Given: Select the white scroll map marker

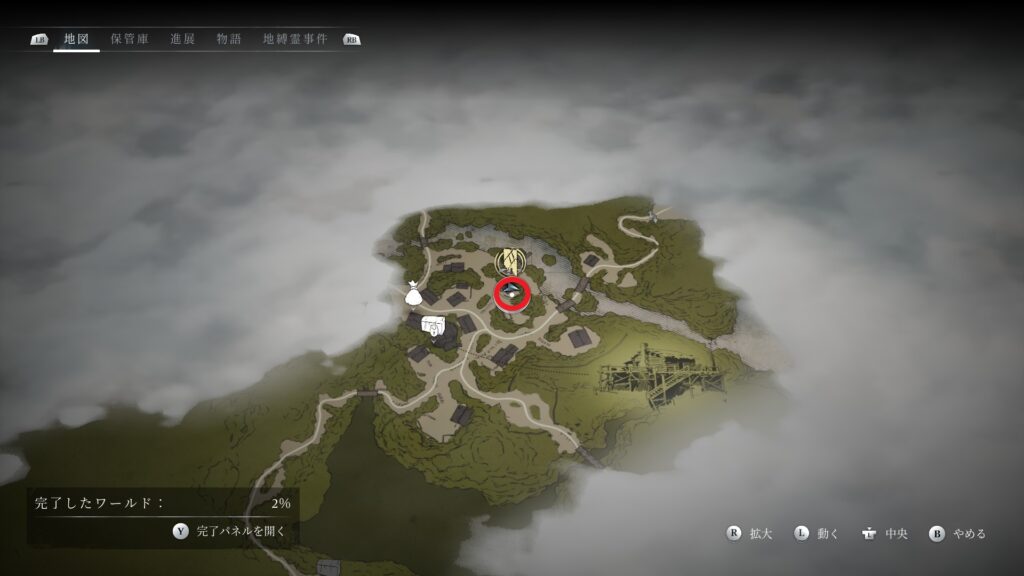Looking at the screenshot, I should [435, 325].
